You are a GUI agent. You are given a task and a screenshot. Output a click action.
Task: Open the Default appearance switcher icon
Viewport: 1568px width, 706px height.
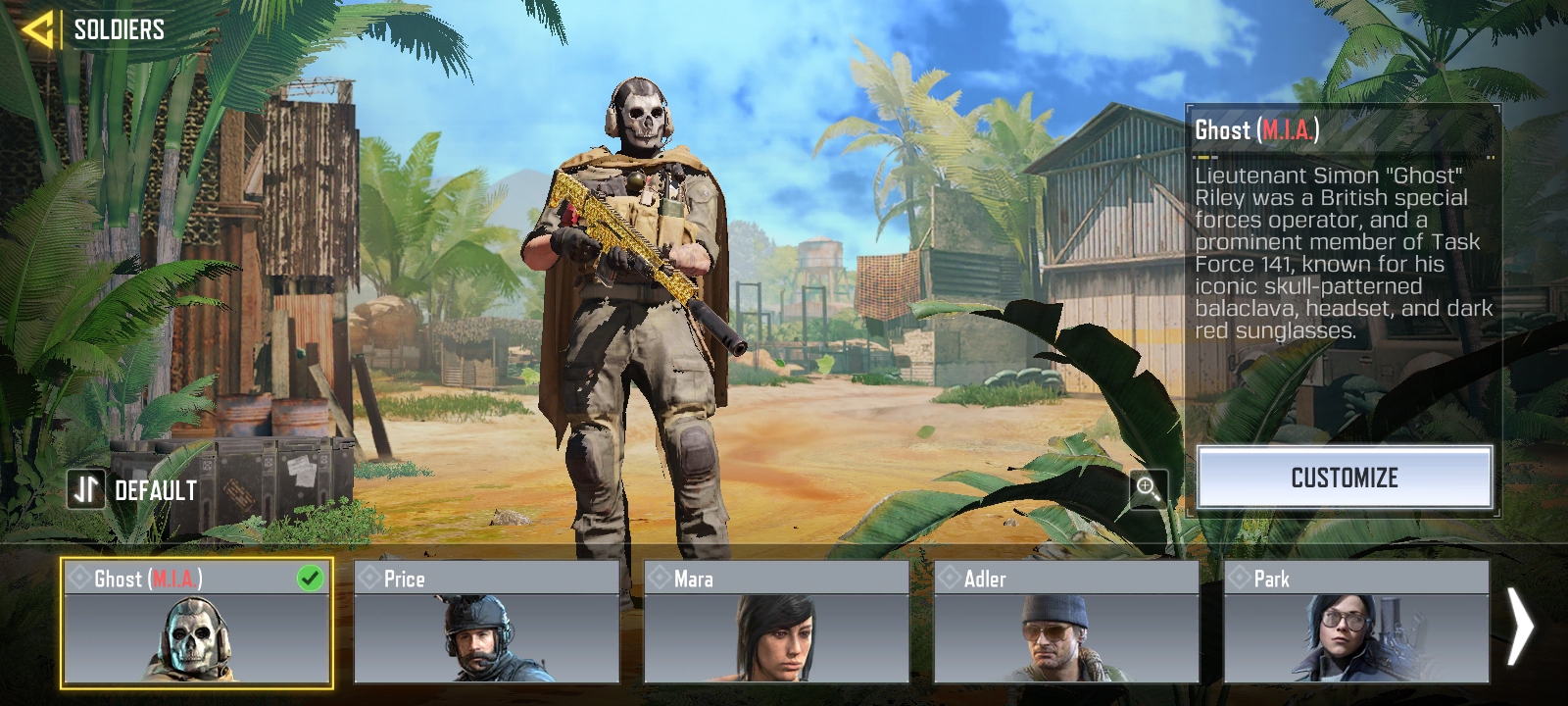tap(86, 488)
